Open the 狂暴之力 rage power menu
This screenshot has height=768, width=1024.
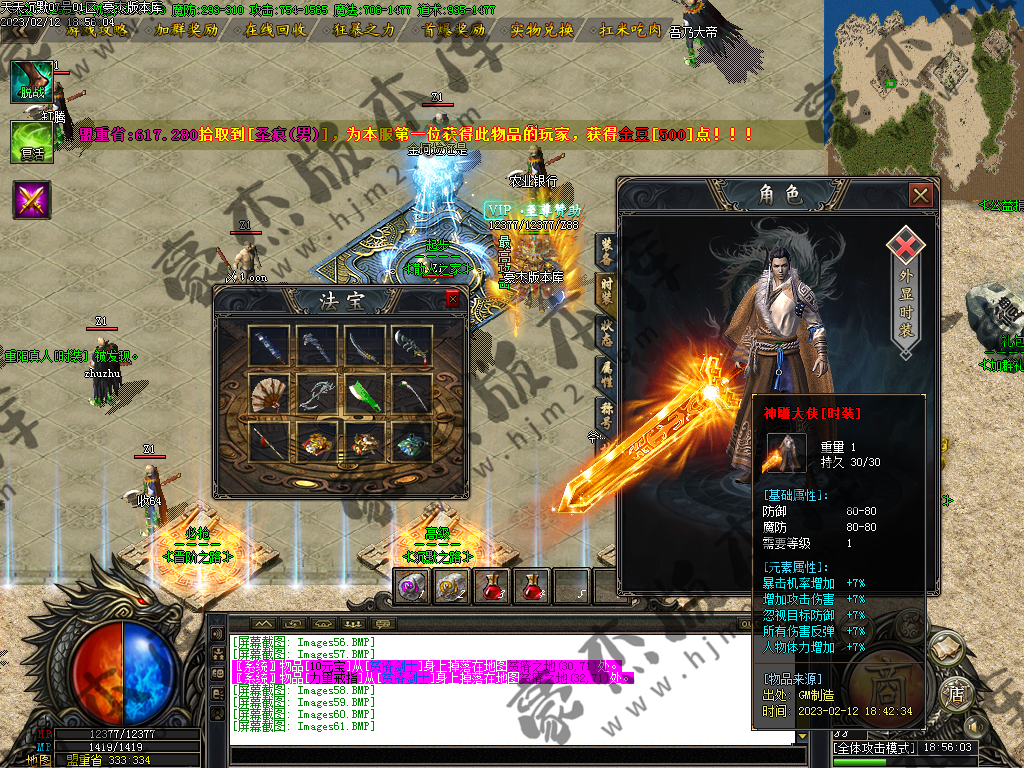pyautogui.click(x=364, y=30)
